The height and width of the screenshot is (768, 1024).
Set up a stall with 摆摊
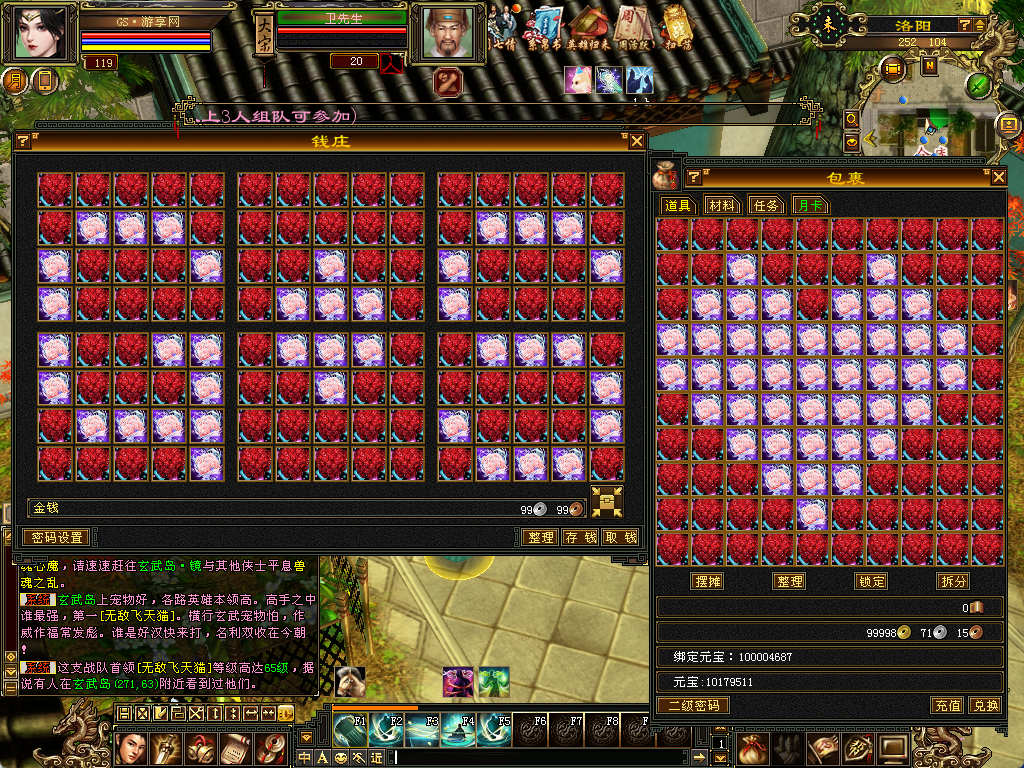coord(707,581)
